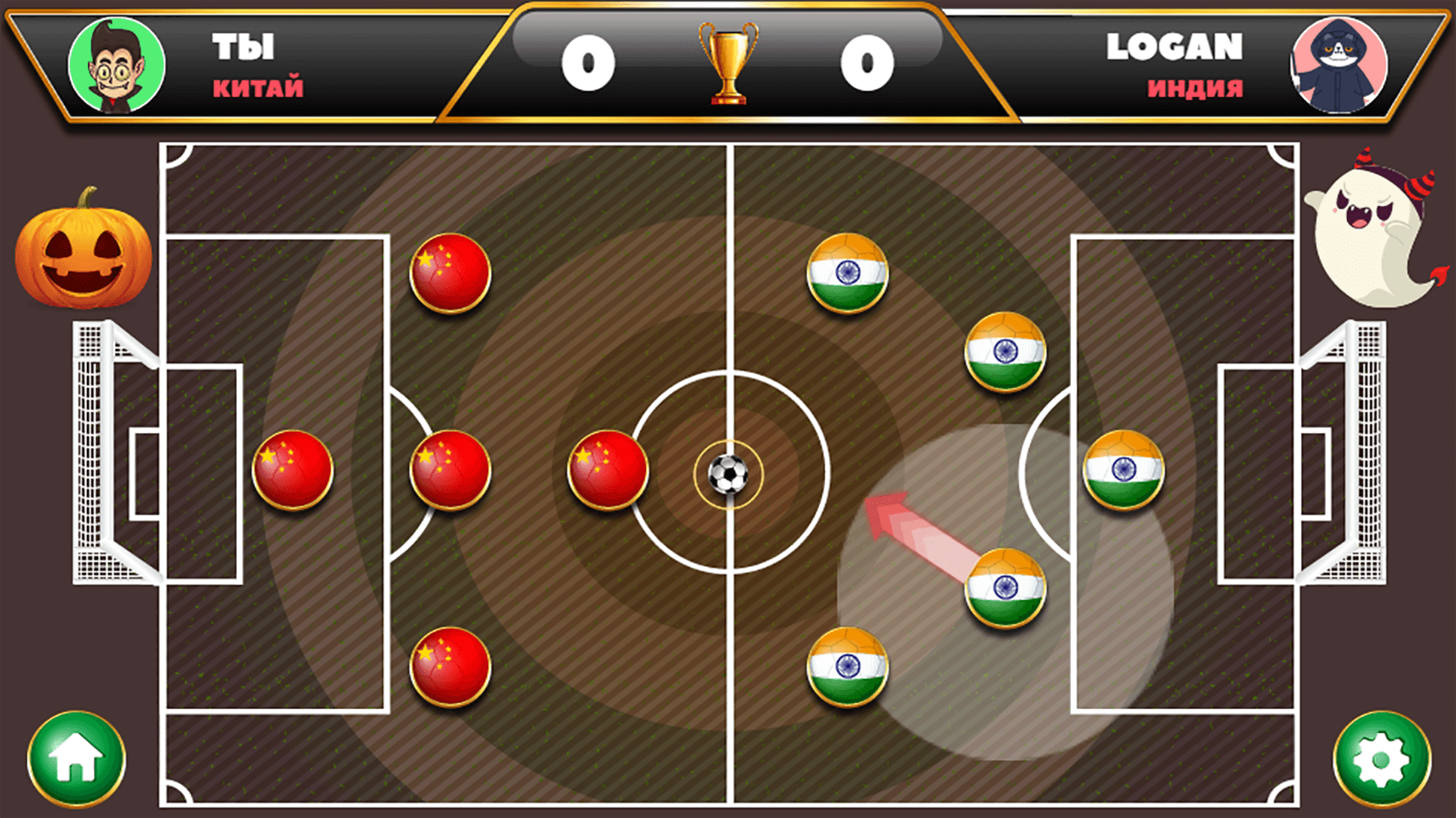Select the India puck closest to the top
The width and height of the screenshot is (1456, 818).
point(846,273)
